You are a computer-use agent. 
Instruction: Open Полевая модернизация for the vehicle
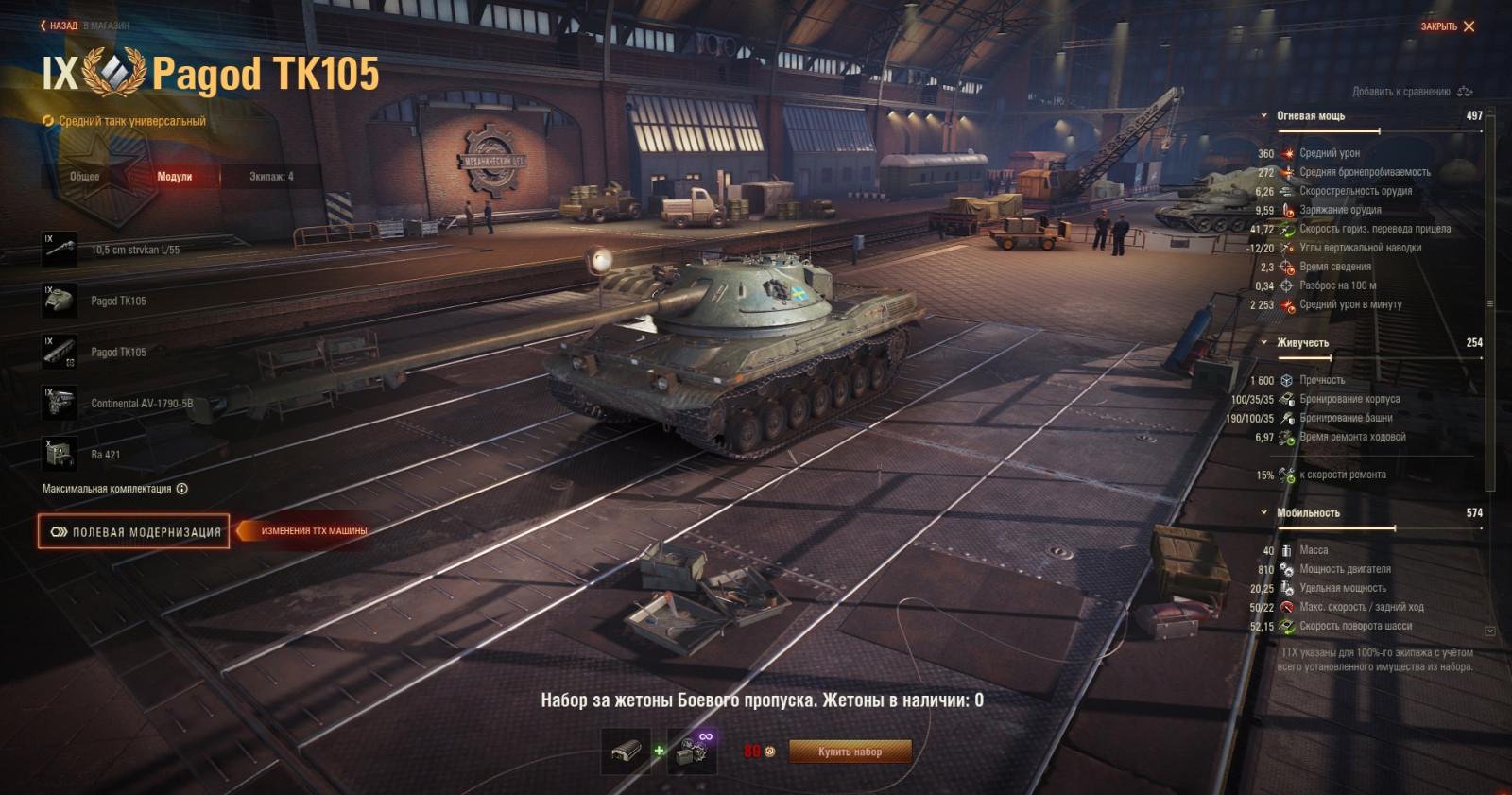[132, 532]
